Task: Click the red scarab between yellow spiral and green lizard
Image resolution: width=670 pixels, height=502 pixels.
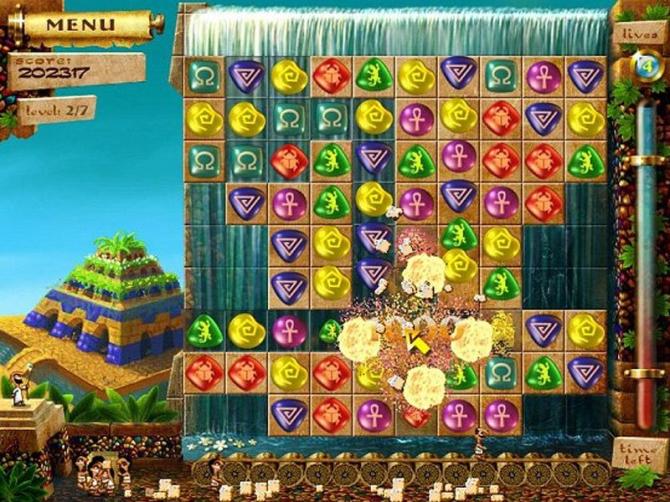Action: pyautogui.click(x=329, y=75)
